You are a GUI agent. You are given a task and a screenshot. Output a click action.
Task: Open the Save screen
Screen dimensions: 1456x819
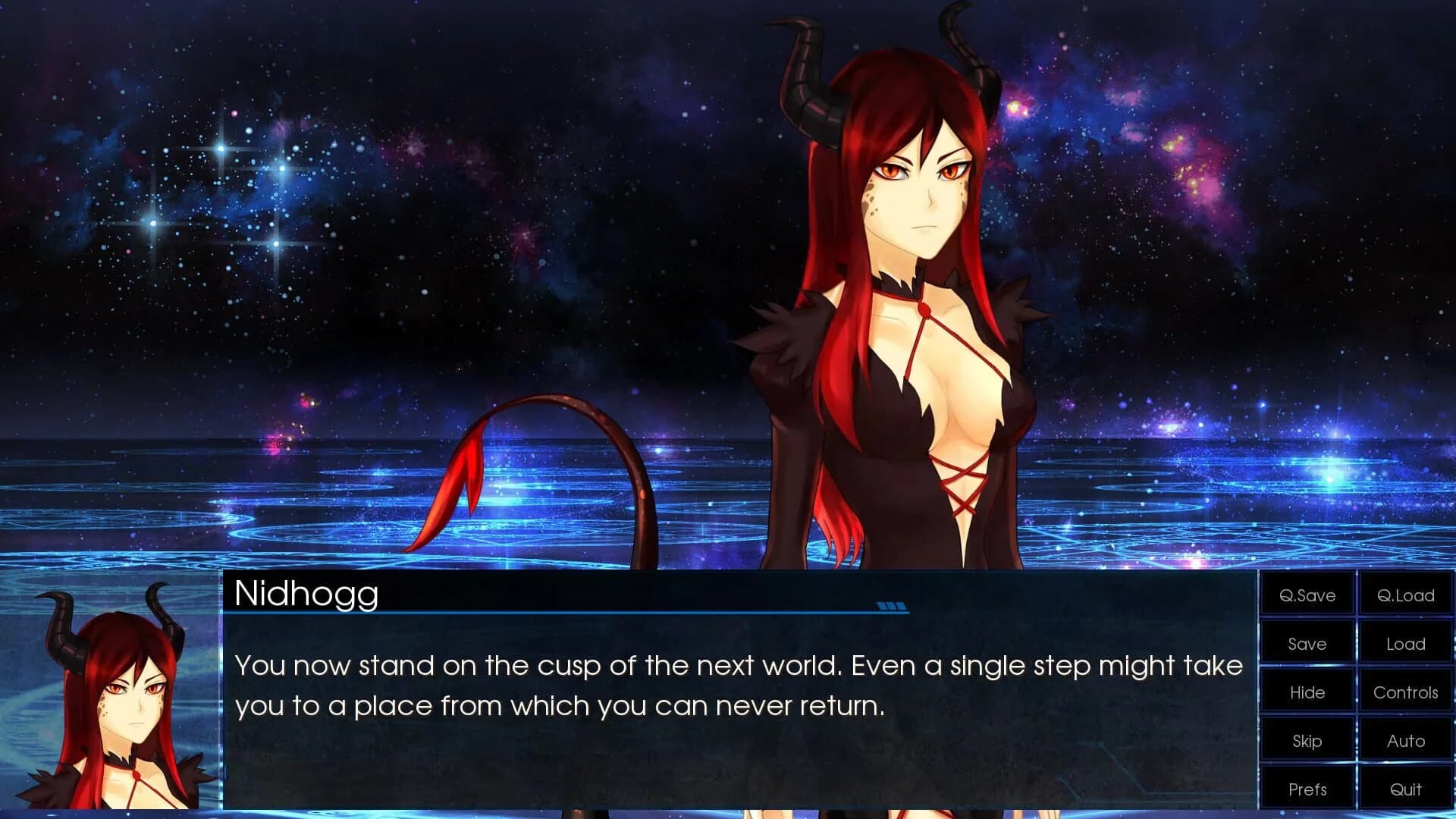pos(1306,644)
